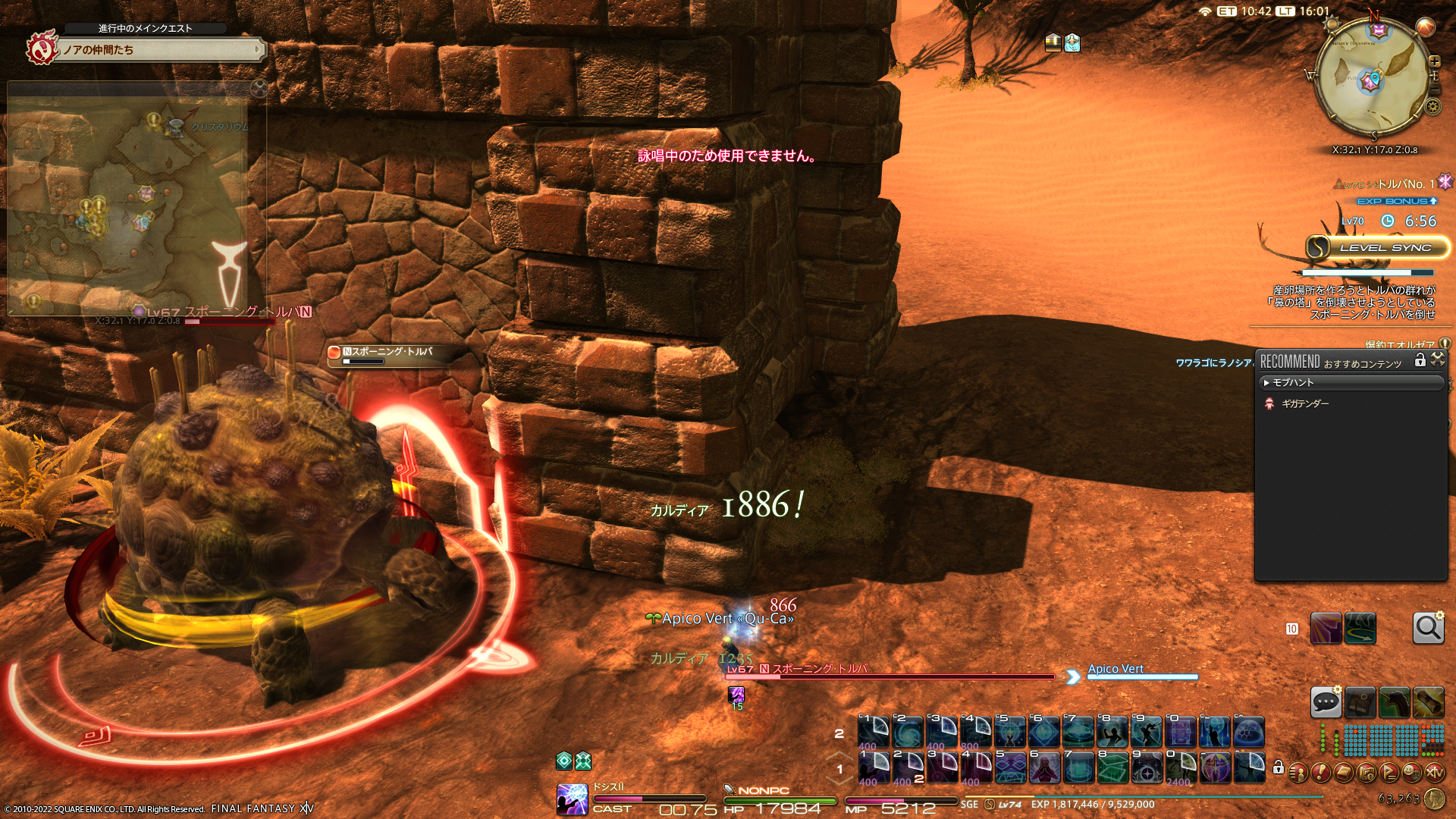Open the minimap gear settings button
The height and width of the screenshot is (819, 1456).
[1432, 107]
